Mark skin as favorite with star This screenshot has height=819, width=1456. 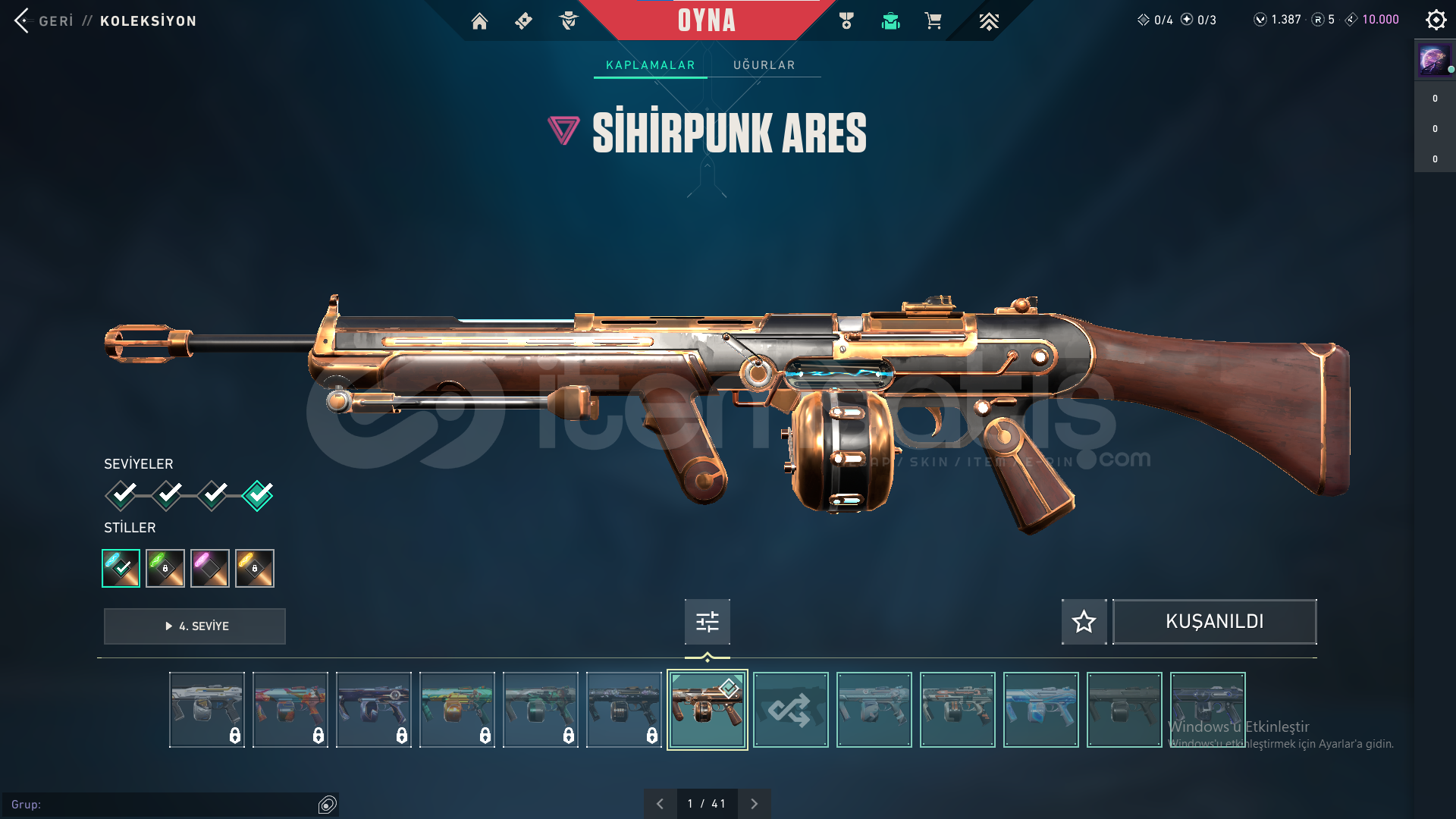1084,622
